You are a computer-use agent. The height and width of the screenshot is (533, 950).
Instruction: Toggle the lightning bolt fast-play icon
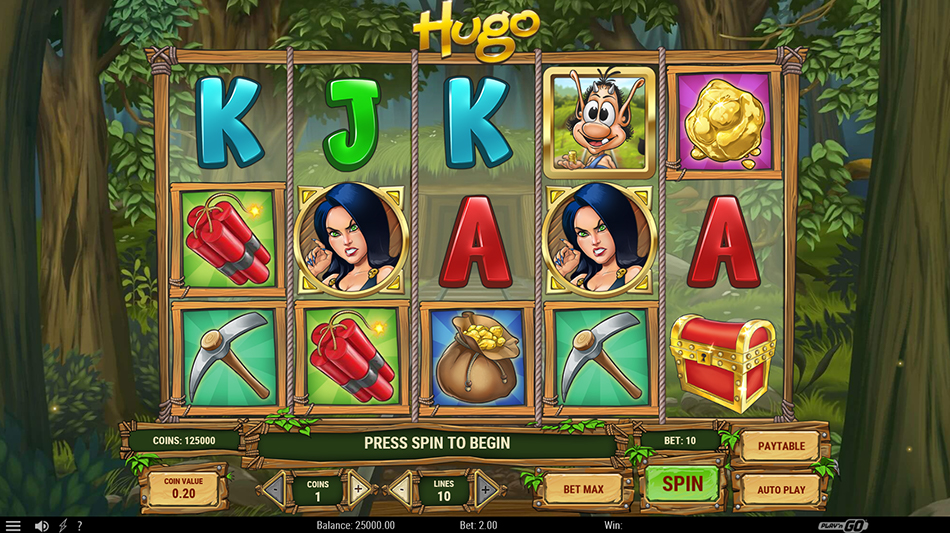(63, 525)
